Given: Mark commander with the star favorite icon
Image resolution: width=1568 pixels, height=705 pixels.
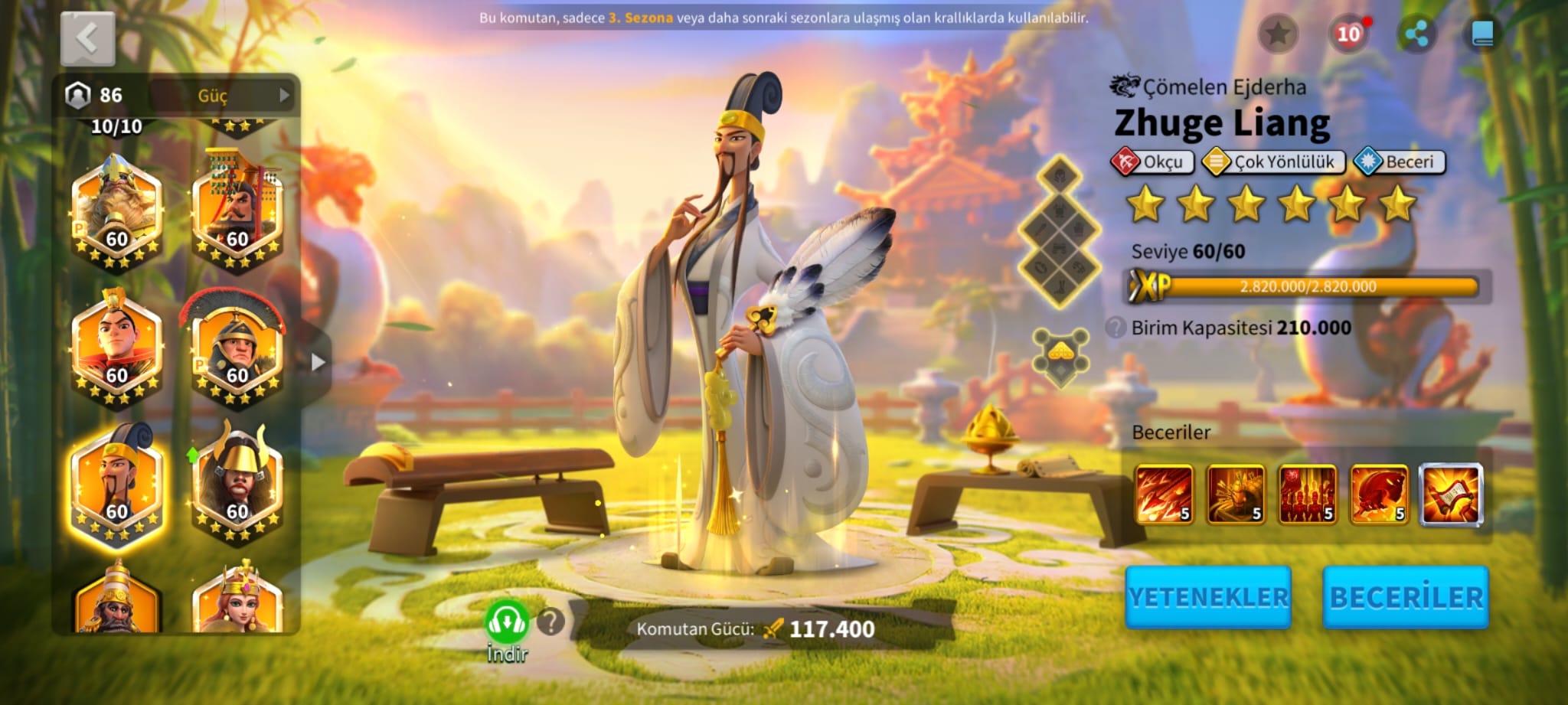Looking at the screenshot, I should pyautogui.click(x=1278, y=34).
